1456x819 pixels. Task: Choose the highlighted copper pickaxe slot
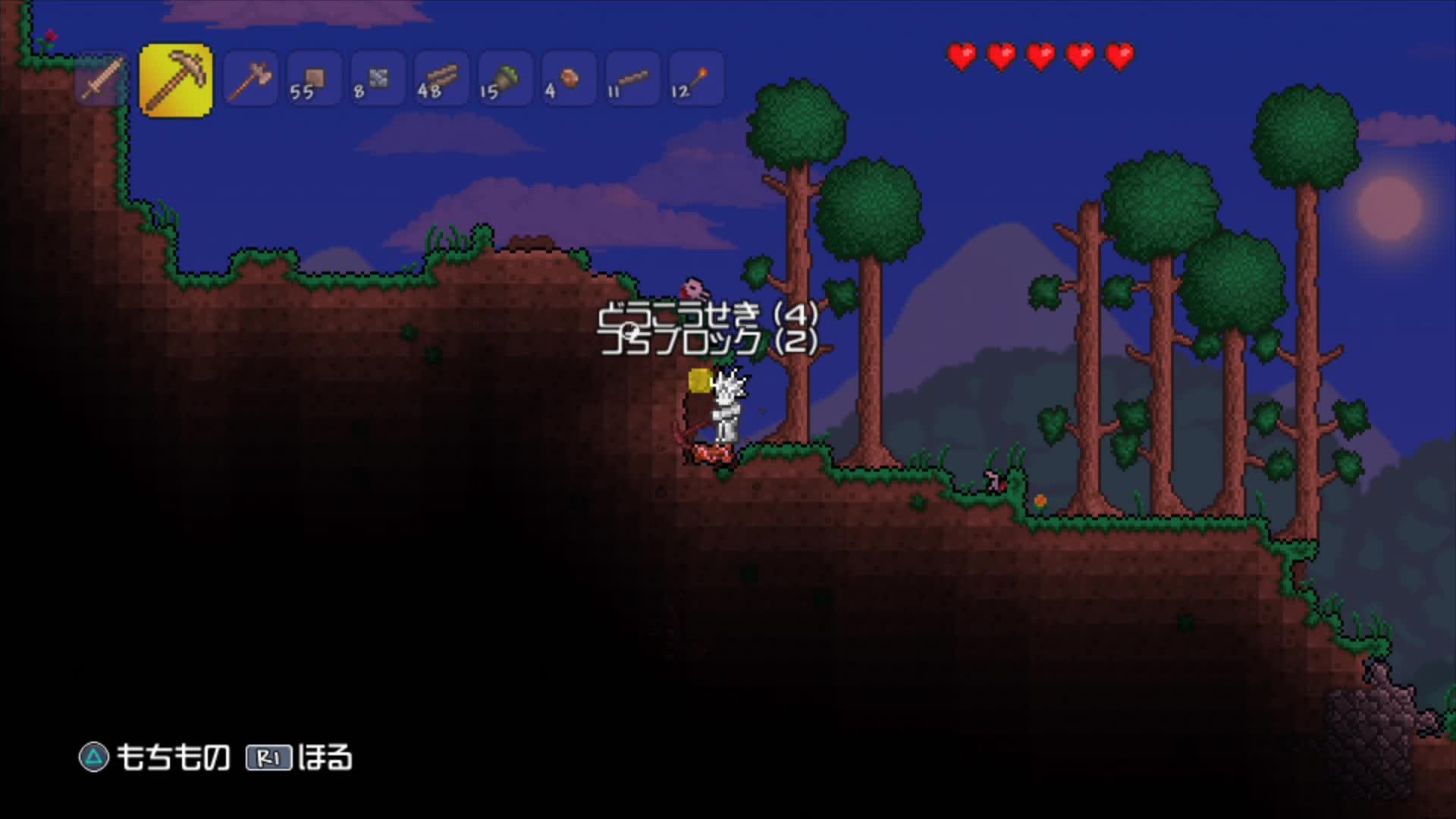(176, 80)
